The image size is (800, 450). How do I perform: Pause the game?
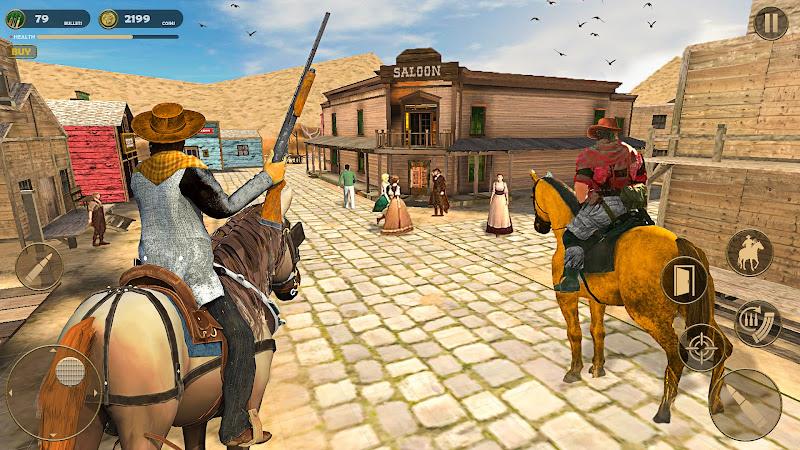pyautogui.click(x=770, y=22)
